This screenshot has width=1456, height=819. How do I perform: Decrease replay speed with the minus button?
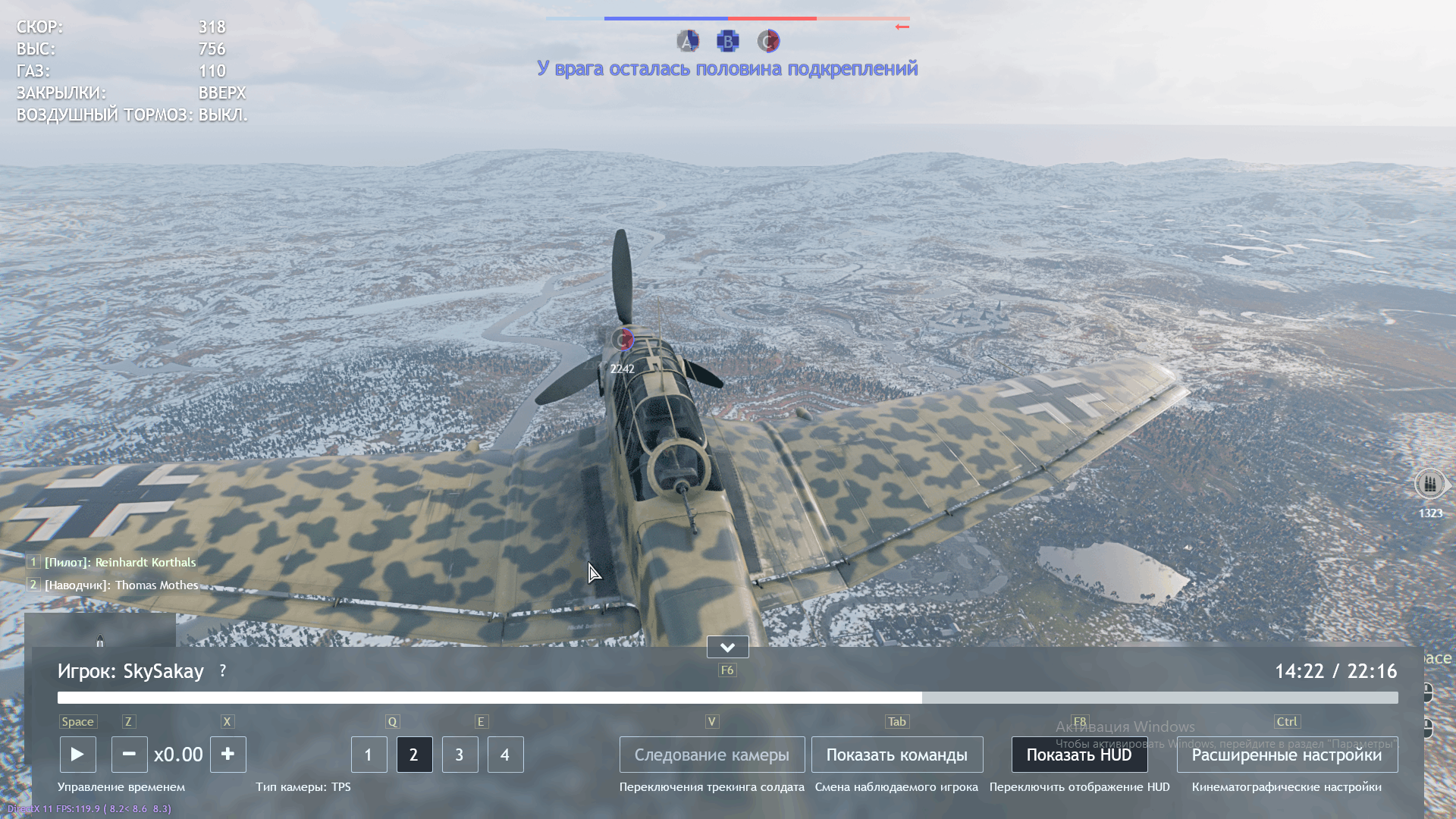(x=129, y=755)
